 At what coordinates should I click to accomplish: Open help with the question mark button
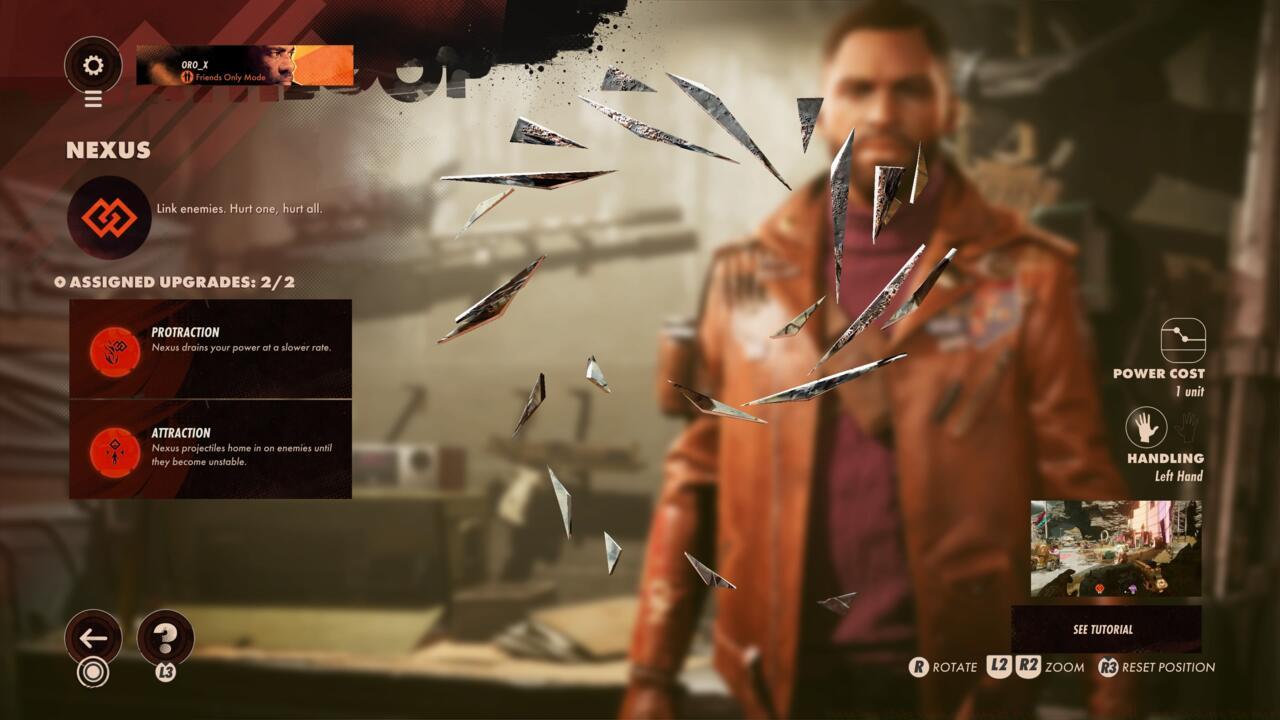(x=165, y=638)
